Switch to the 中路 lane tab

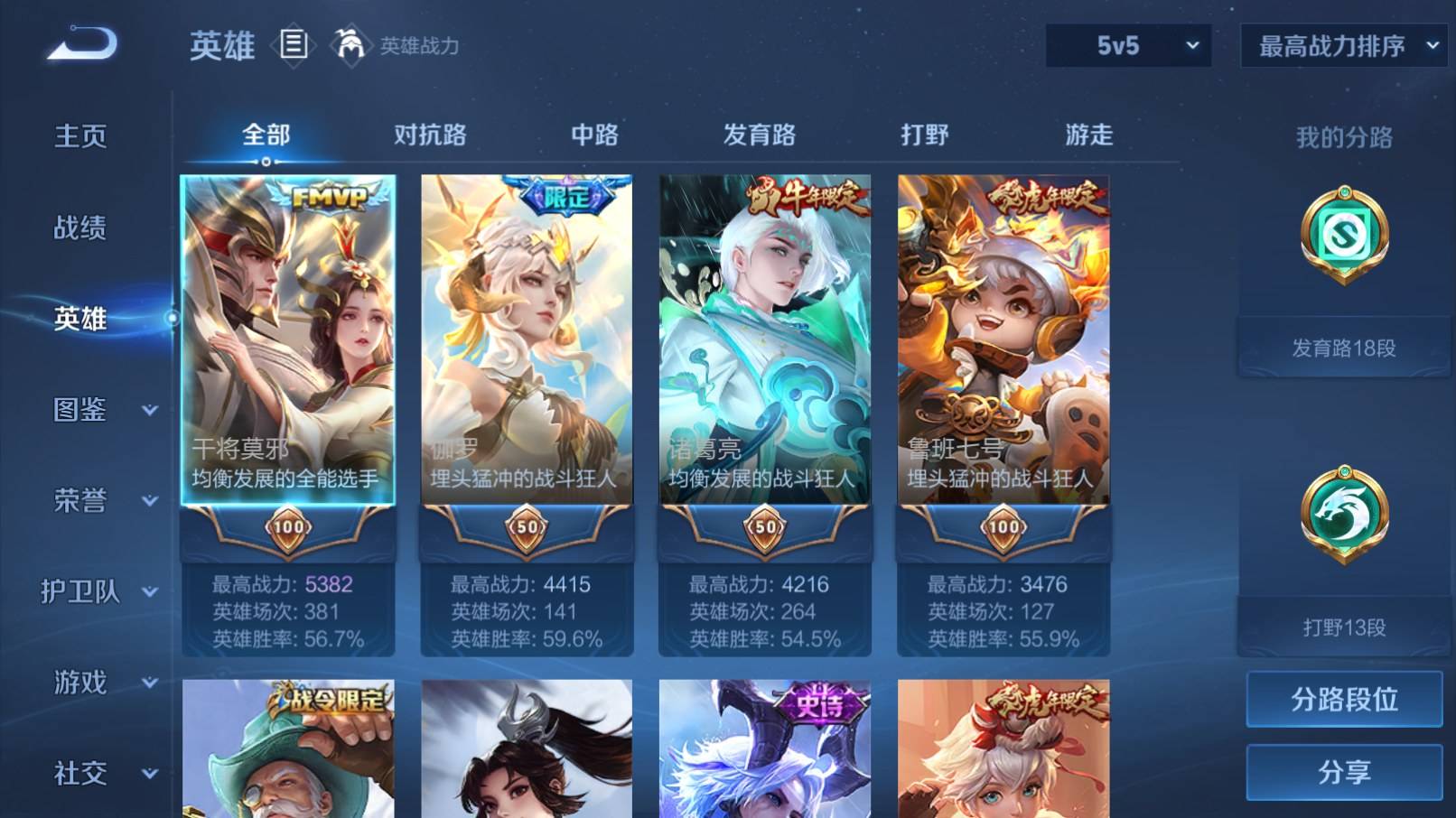pyautogui.click(x=592, y=134)
